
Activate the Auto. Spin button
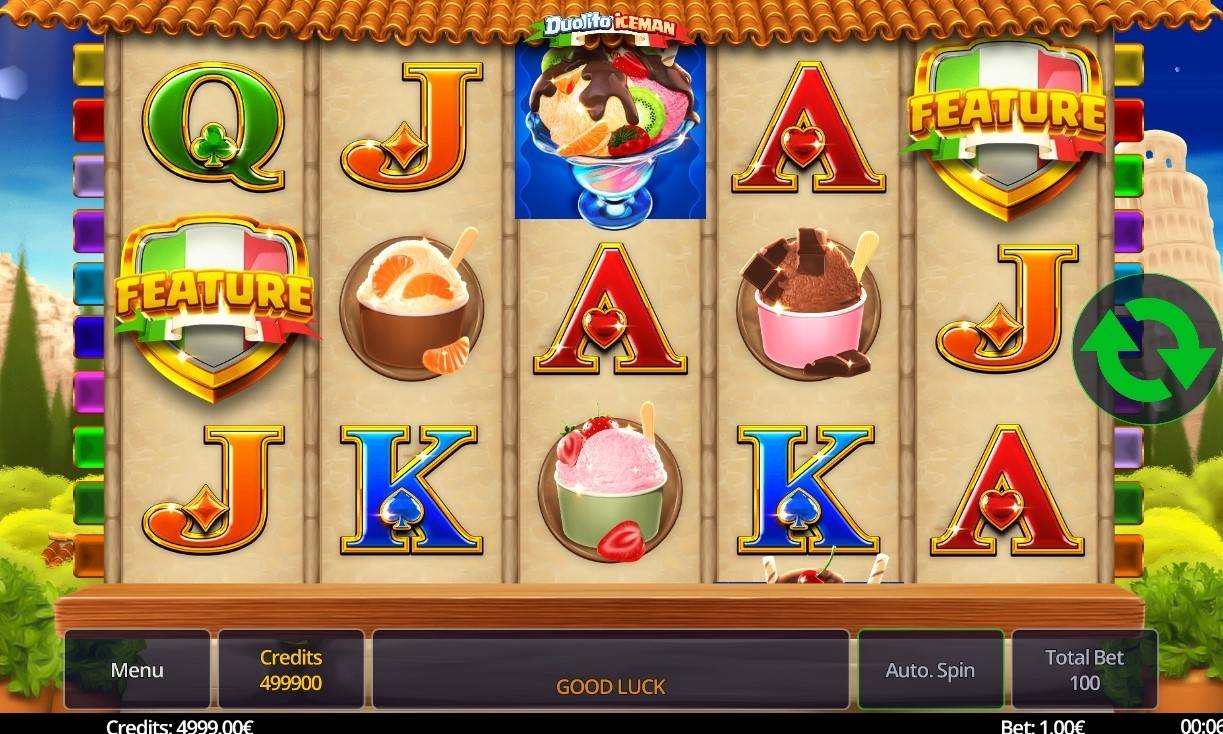930,670
